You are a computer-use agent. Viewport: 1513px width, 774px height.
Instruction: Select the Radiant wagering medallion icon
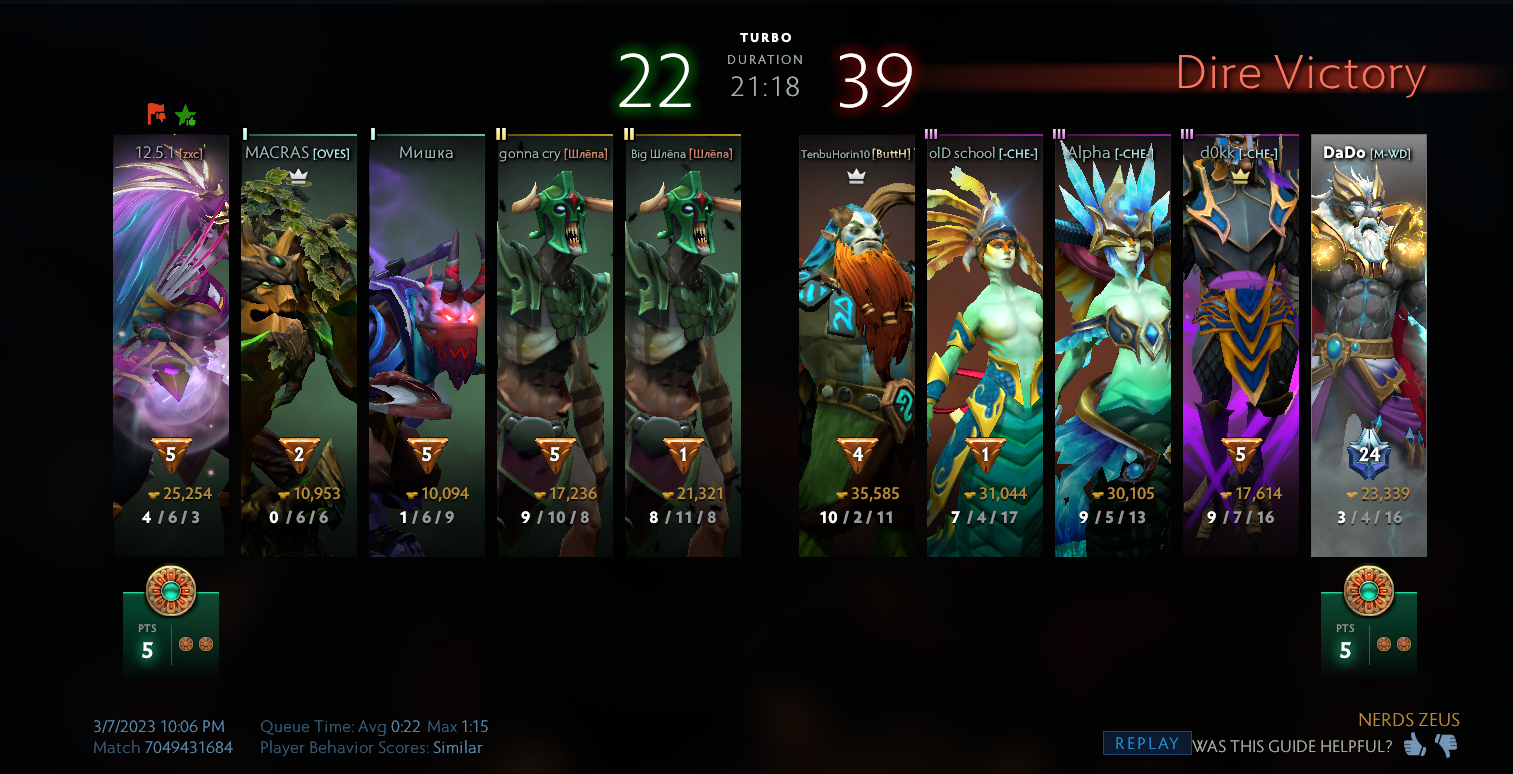point(170,590)
